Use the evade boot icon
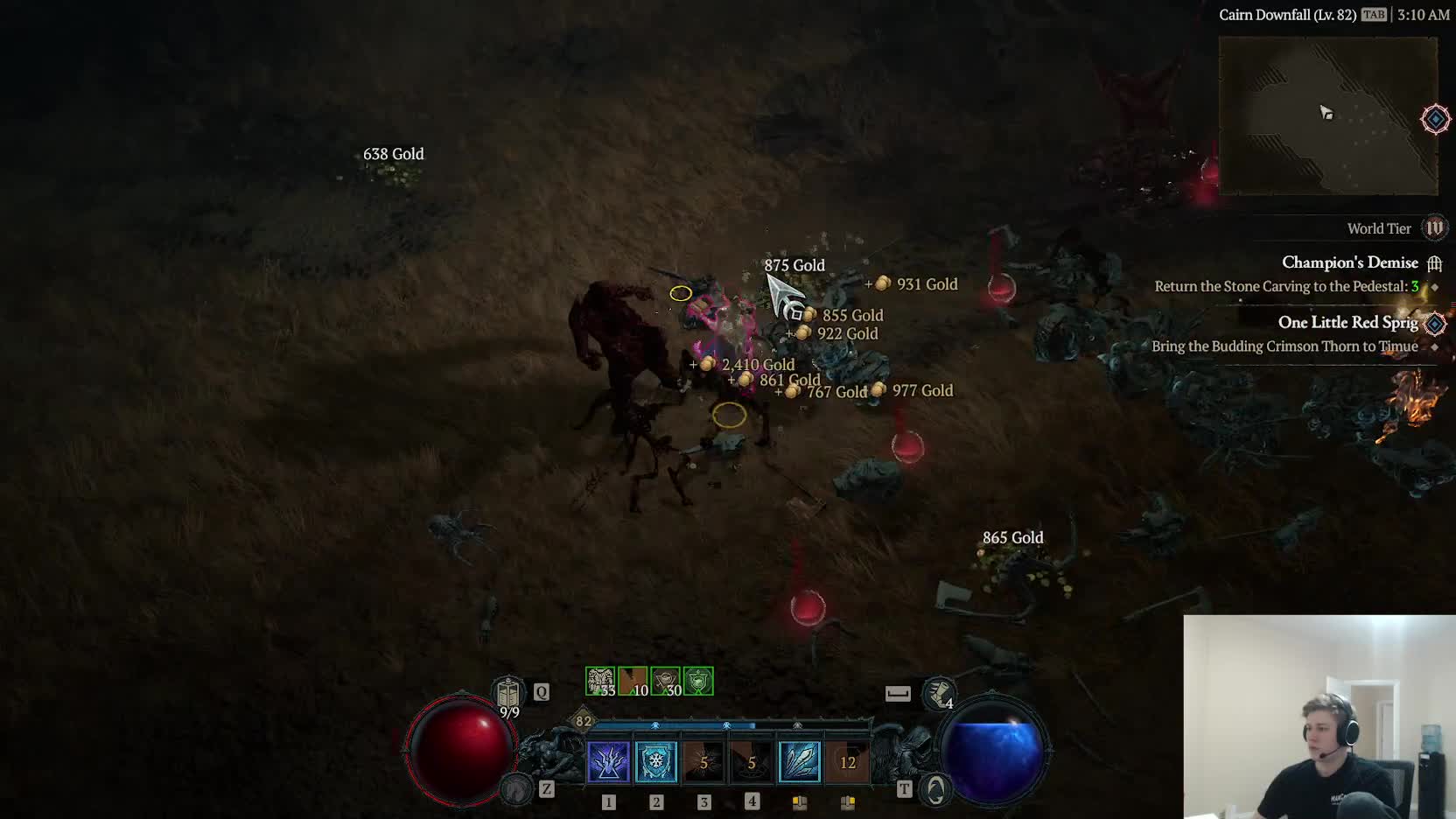 coord(940,695)
